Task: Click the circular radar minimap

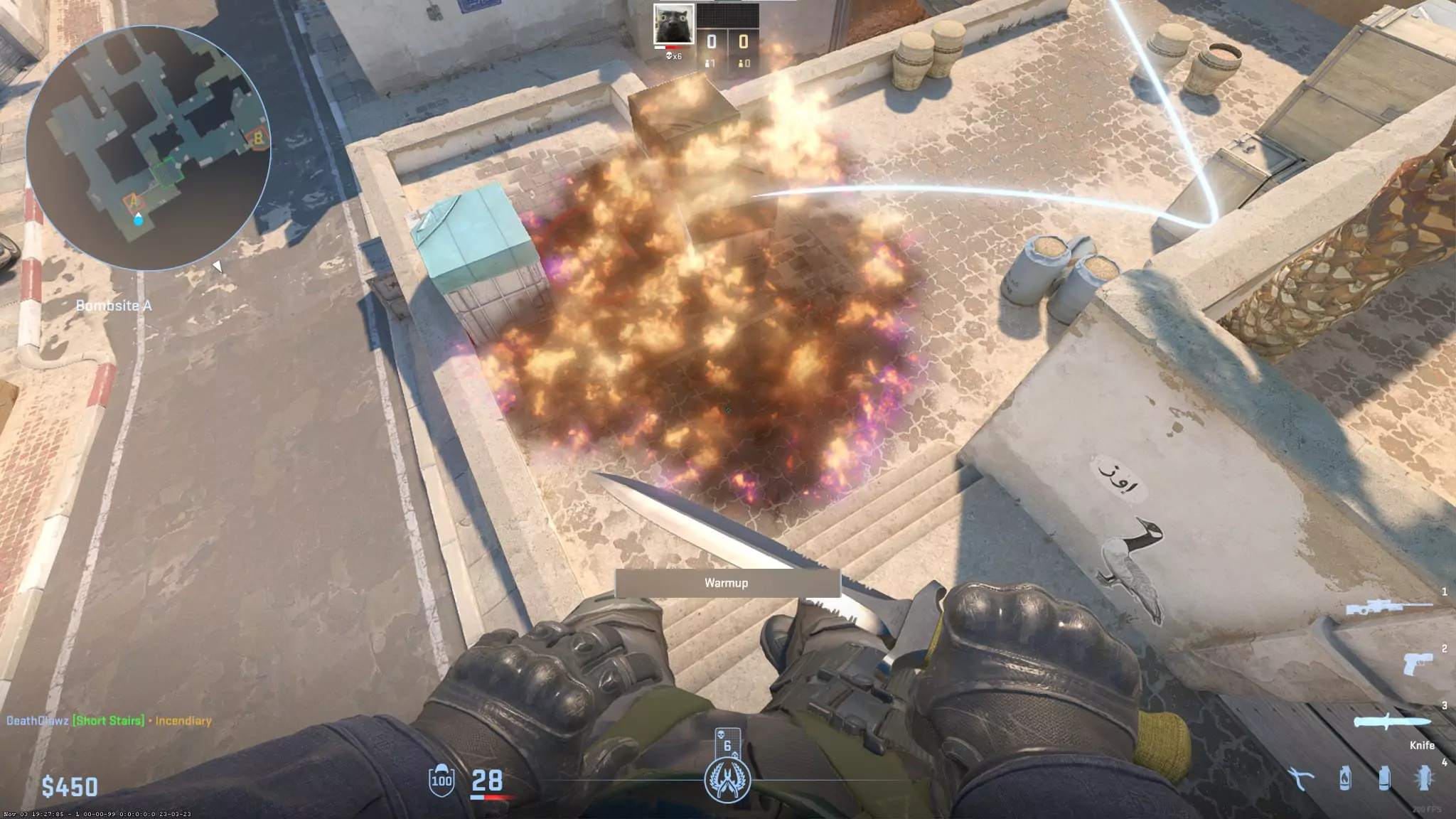Action: pyautogui.click(x=148, y=148)
